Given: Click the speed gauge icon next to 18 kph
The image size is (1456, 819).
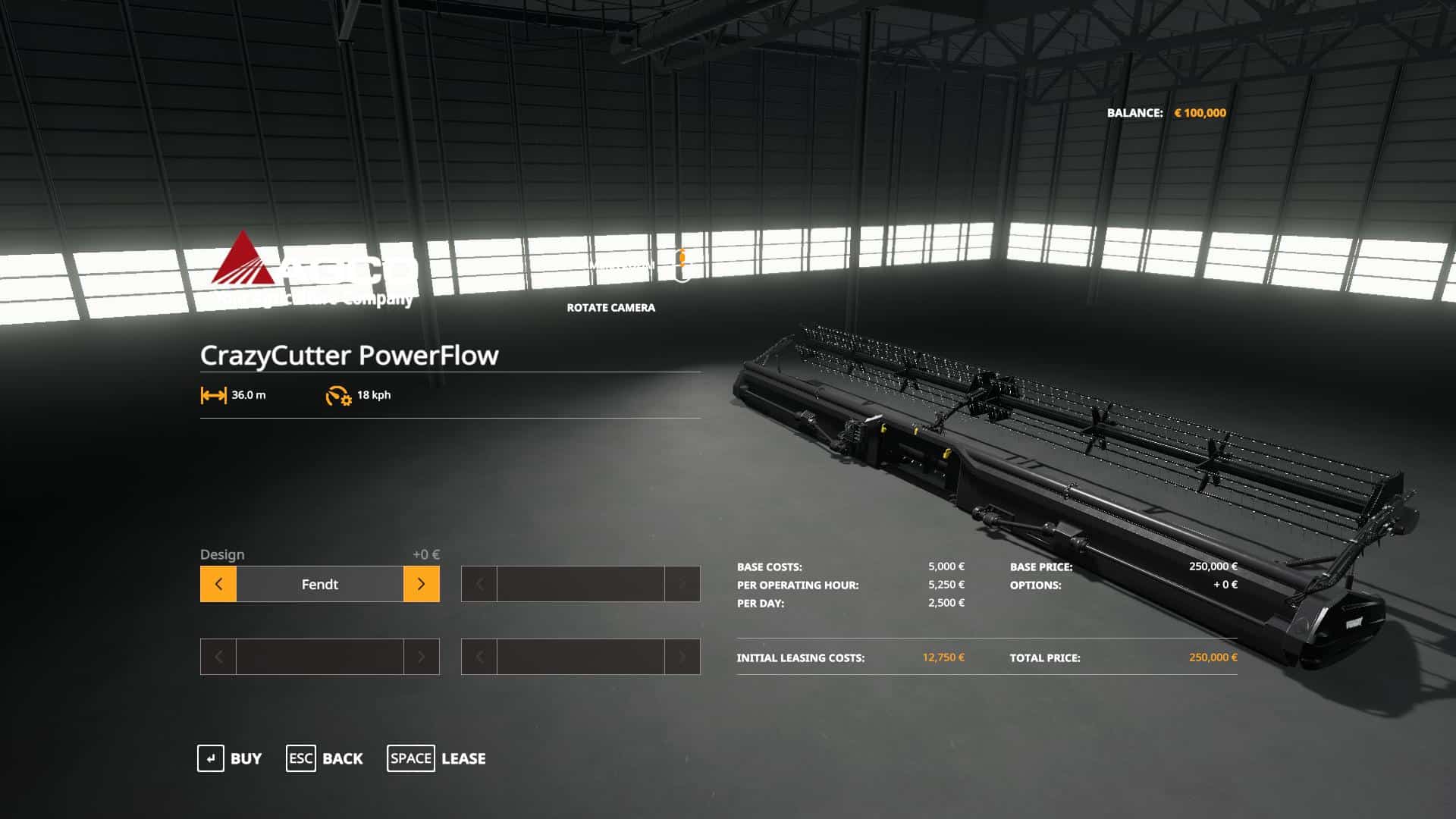Looking at the screenshot, I should coord(337,395).
